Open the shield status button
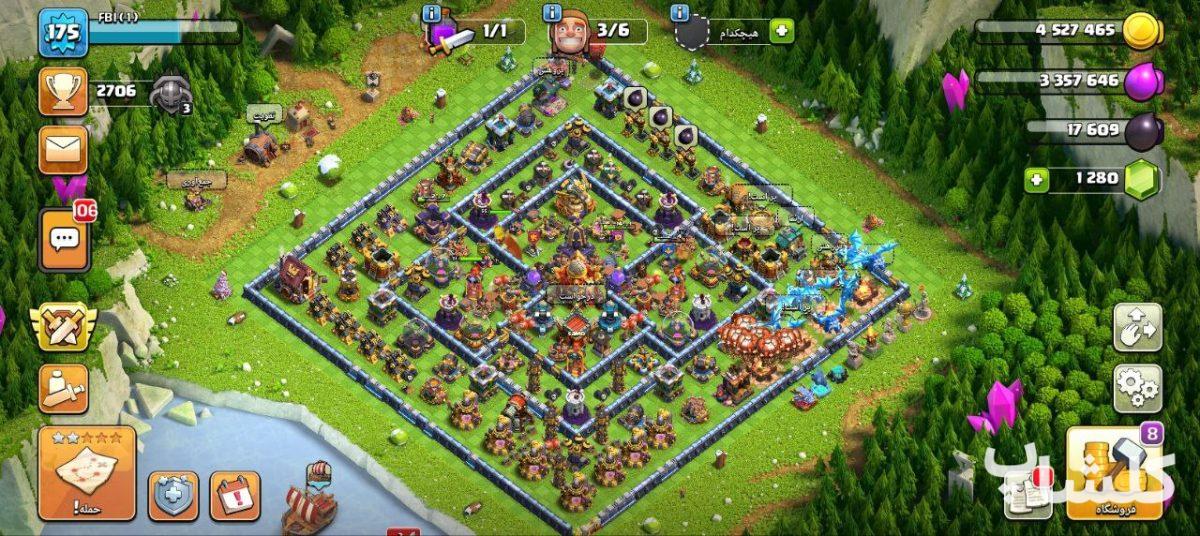This screenshot has width=1200, height=536. (x=174, y=495)
